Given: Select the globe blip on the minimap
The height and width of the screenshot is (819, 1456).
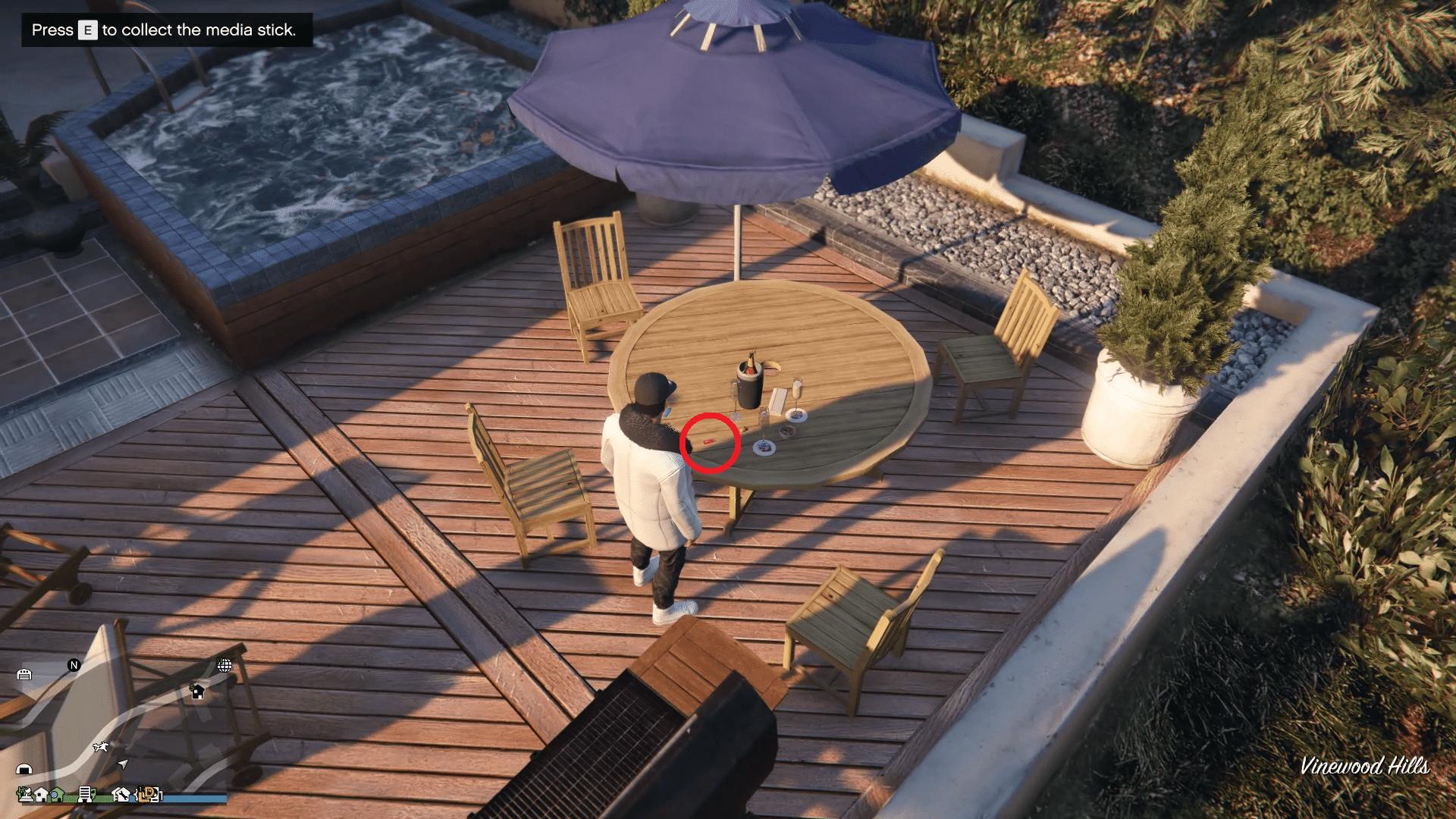Looking at the screenshot, I should coord(224,666).
